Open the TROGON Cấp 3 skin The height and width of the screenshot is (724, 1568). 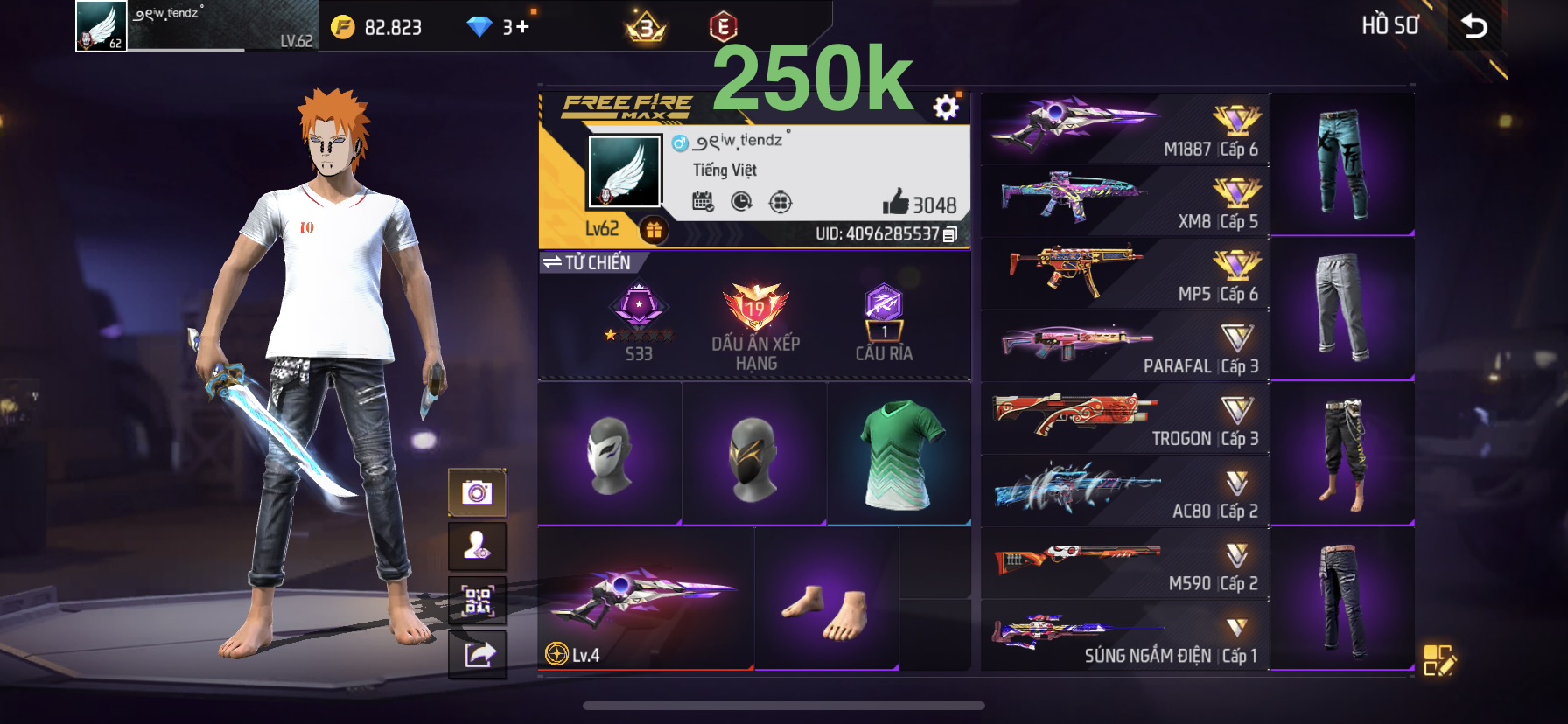(x=1124, y=418)
